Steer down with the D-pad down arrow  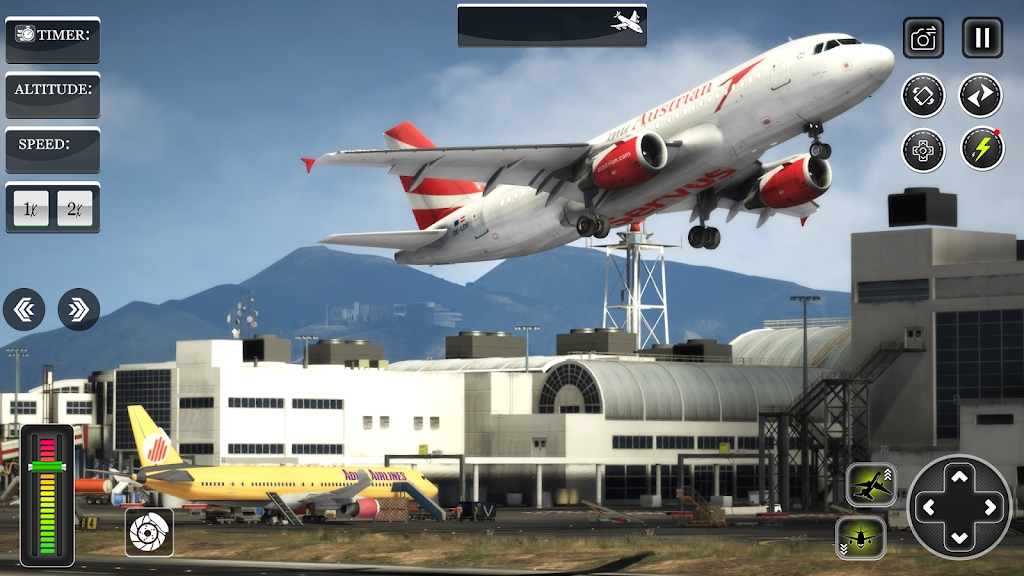click(x=959, y=539)
